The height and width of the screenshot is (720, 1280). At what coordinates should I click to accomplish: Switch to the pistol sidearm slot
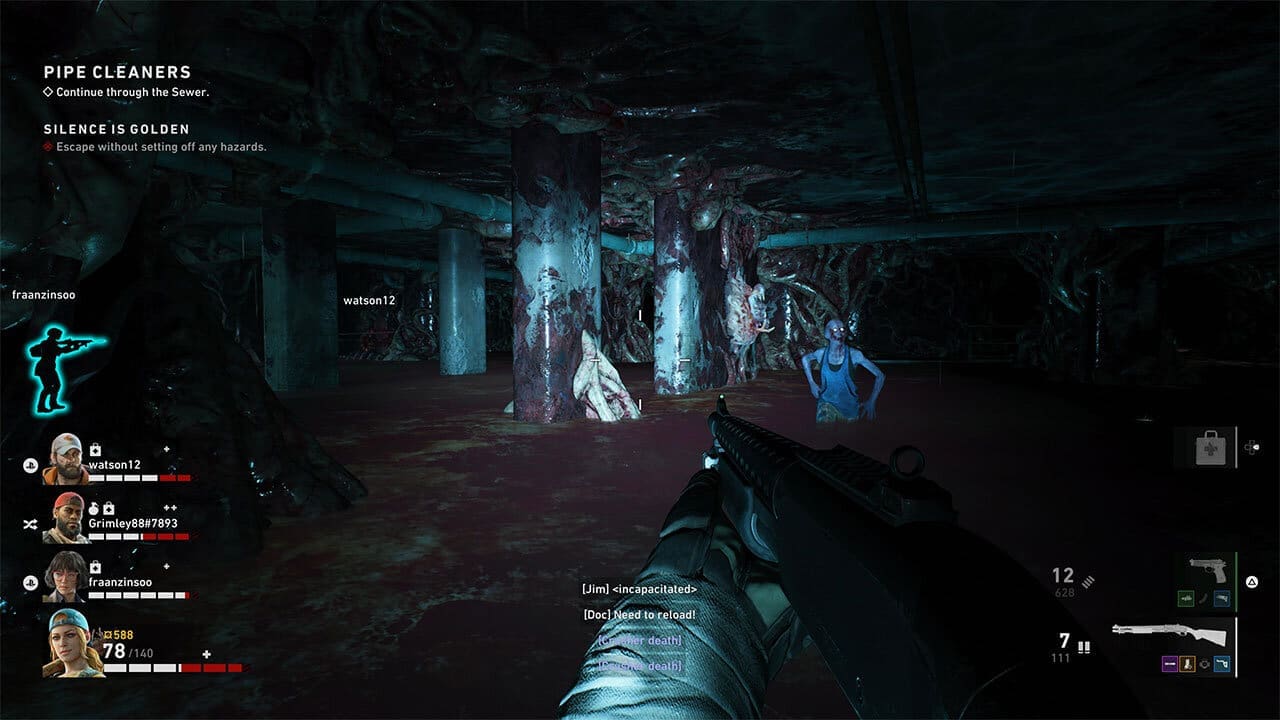coord(1208,572)
